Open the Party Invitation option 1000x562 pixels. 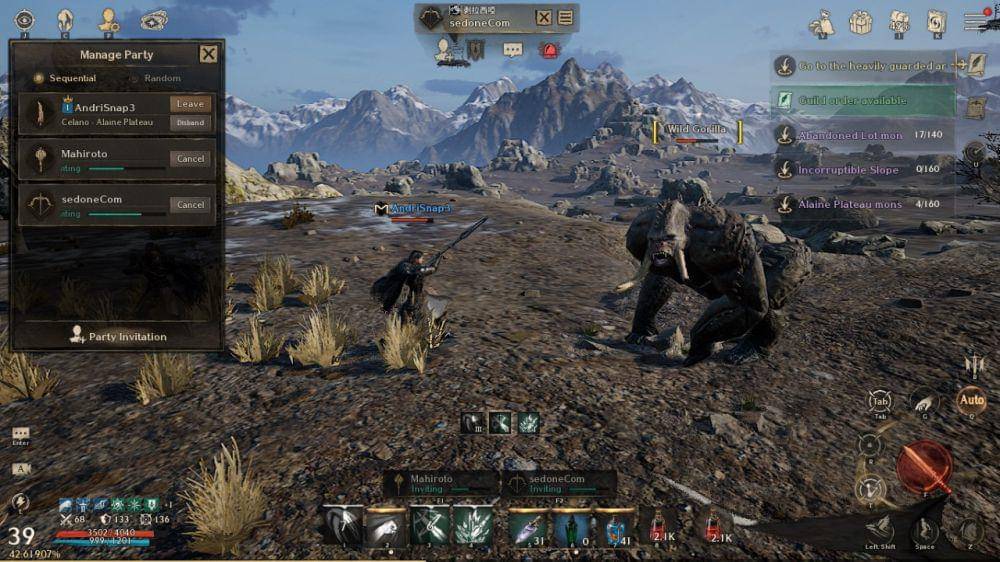(117, 336)
